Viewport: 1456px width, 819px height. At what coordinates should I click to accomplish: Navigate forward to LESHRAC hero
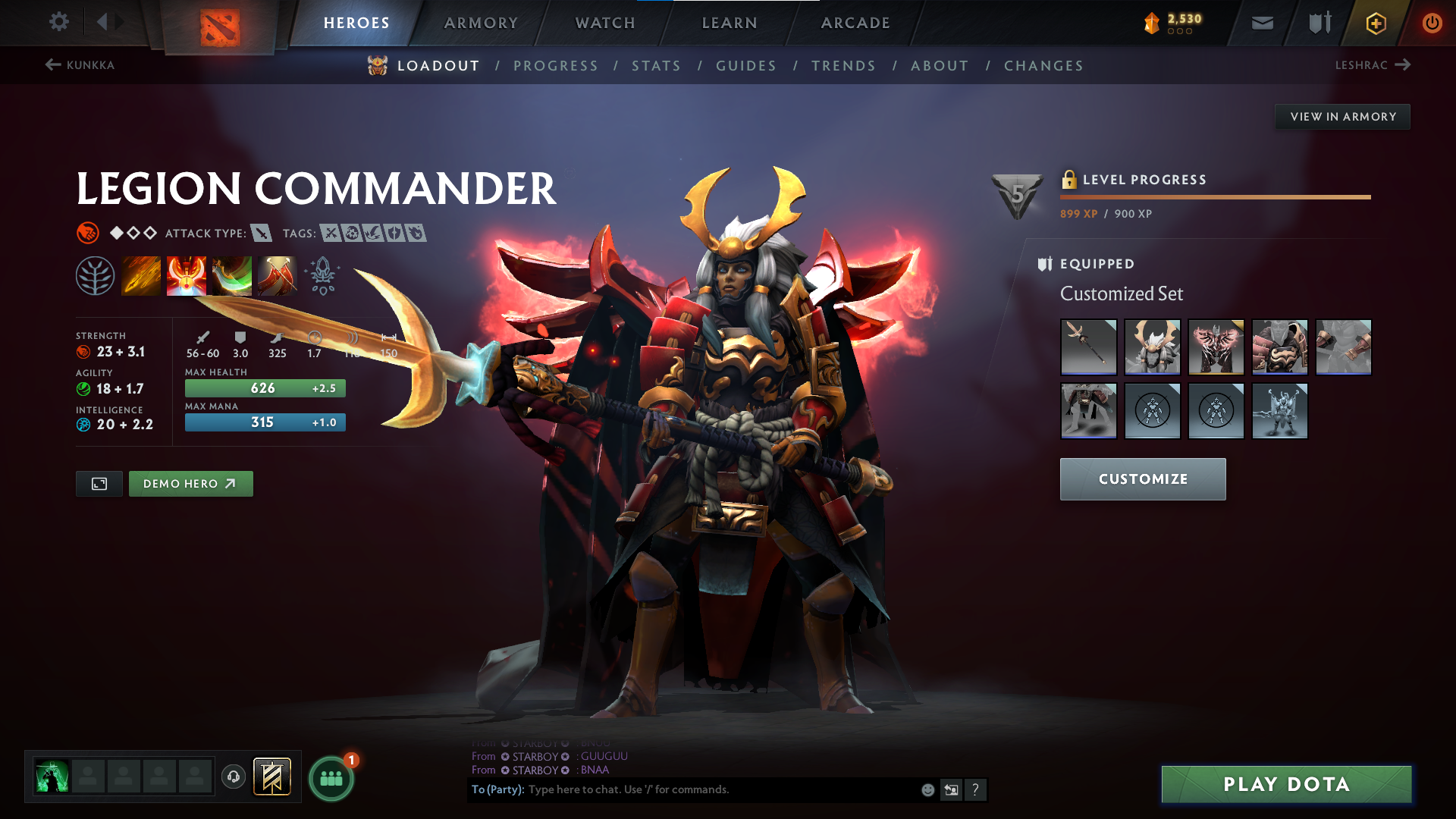tap(1374, 65)
